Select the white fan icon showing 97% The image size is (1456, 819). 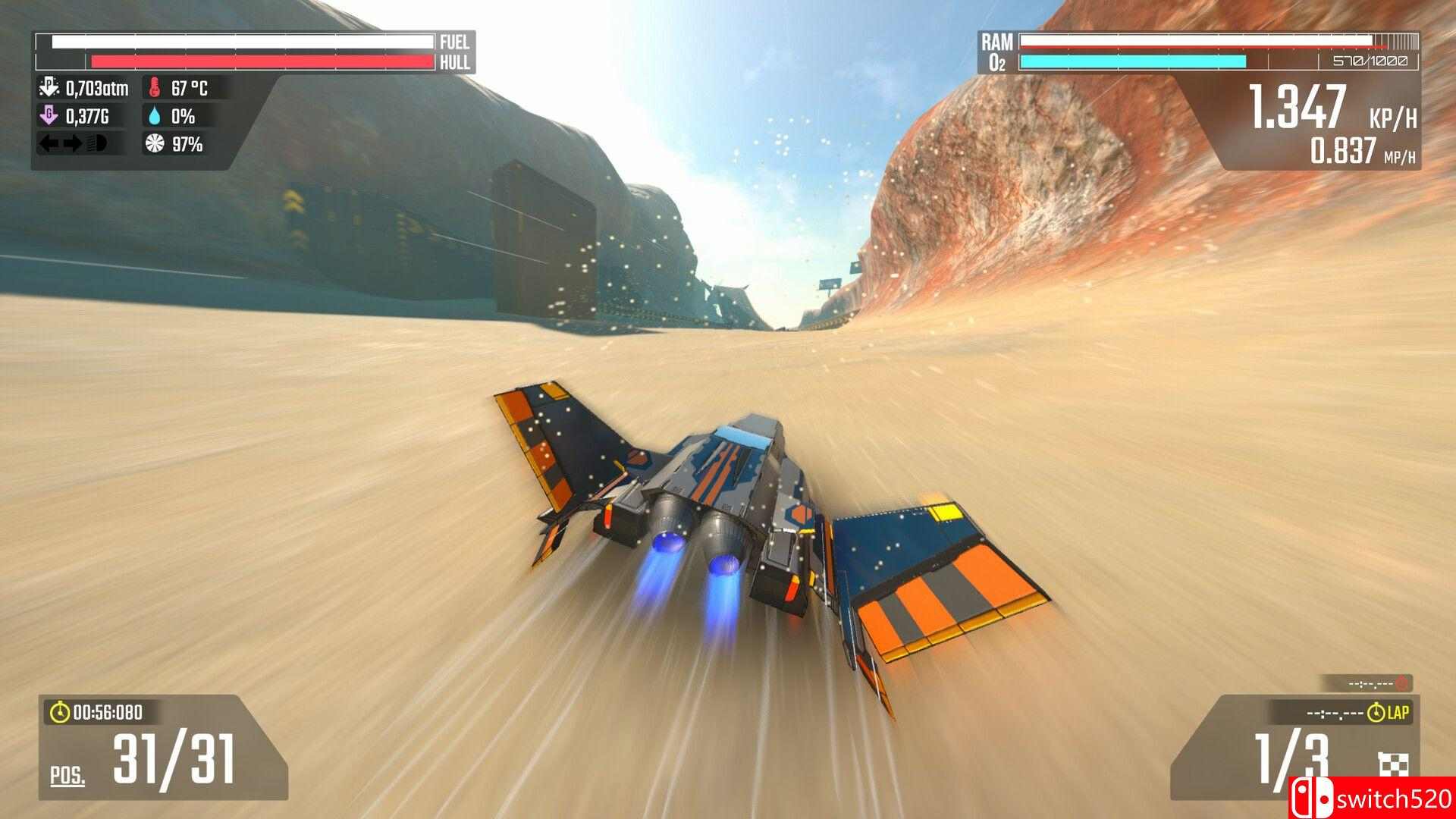(154, 144)
